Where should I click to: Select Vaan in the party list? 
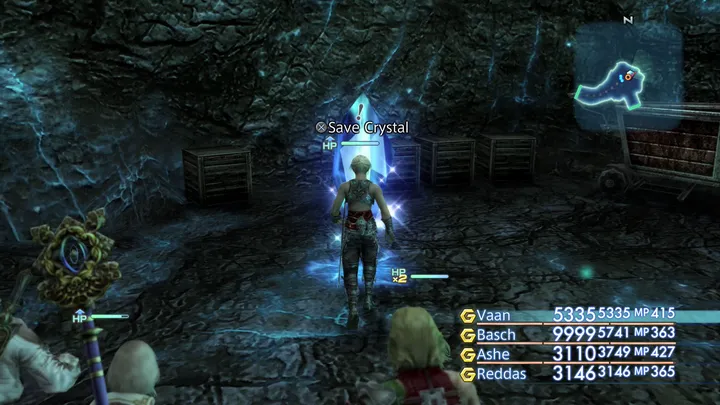point(494,315)
